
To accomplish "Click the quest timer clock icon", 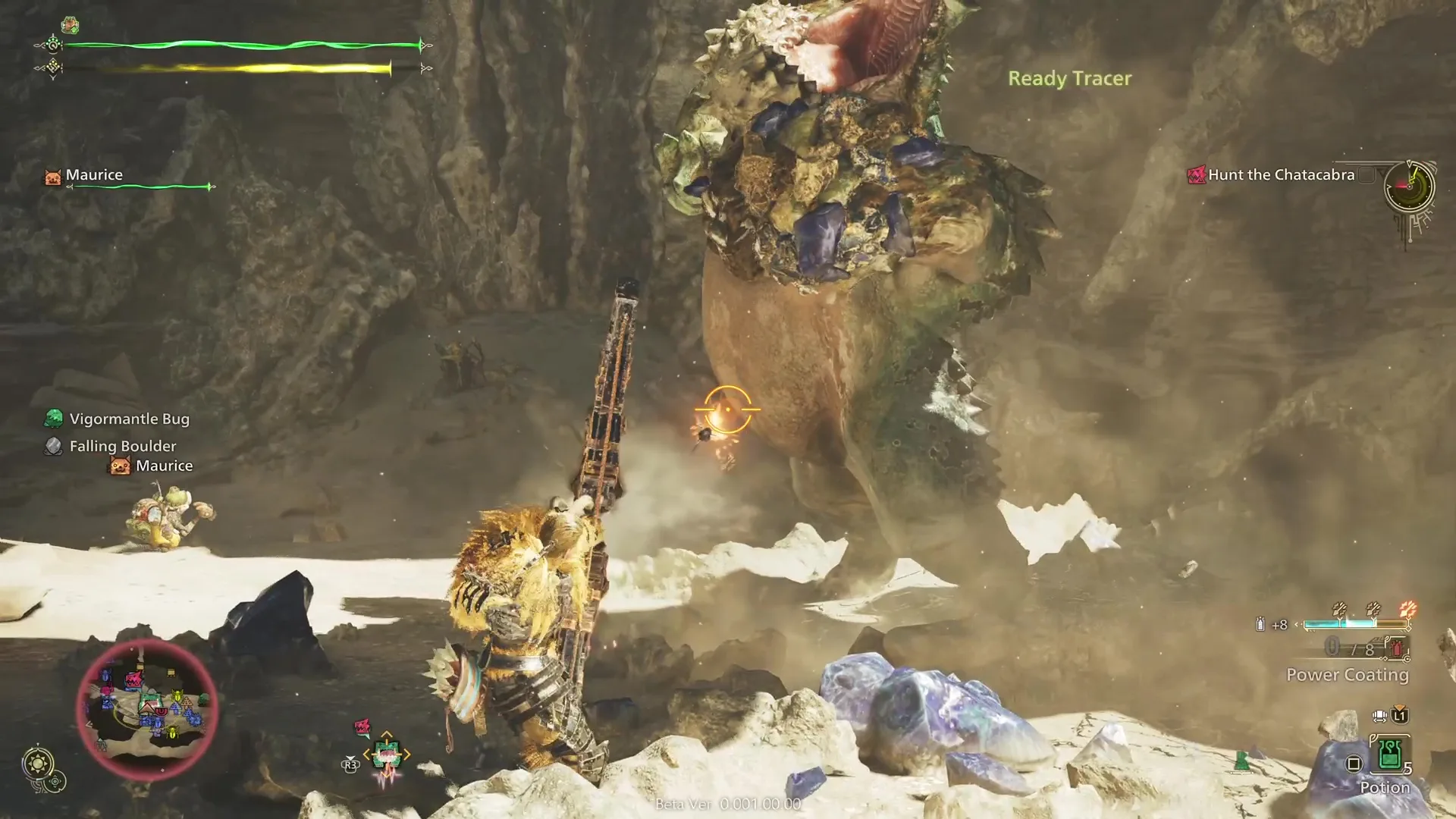I will tap(1409, 186).
